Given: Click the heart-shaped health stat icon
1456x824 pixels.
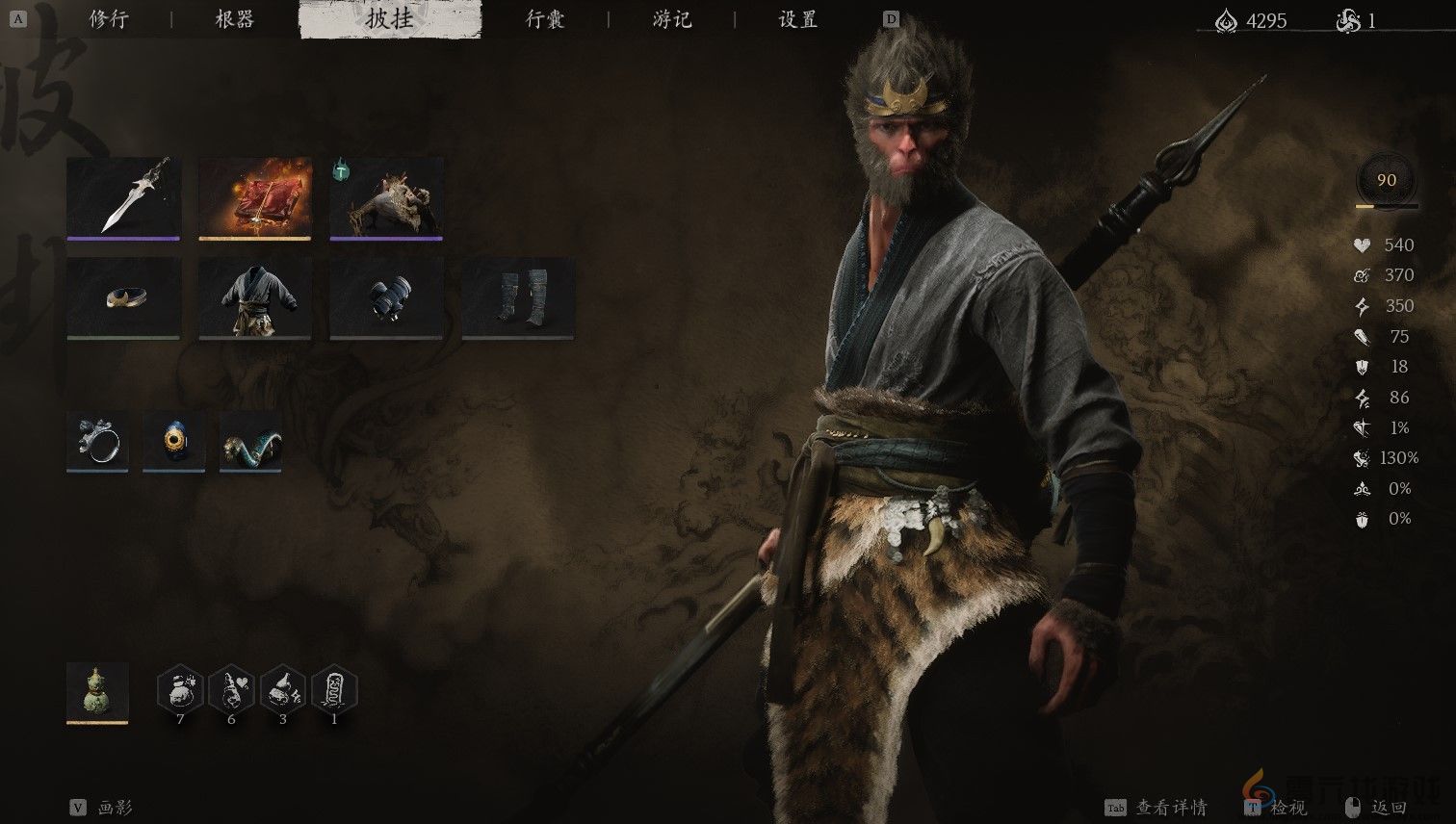Looking at the screenshot, I should pos(1361,245).
